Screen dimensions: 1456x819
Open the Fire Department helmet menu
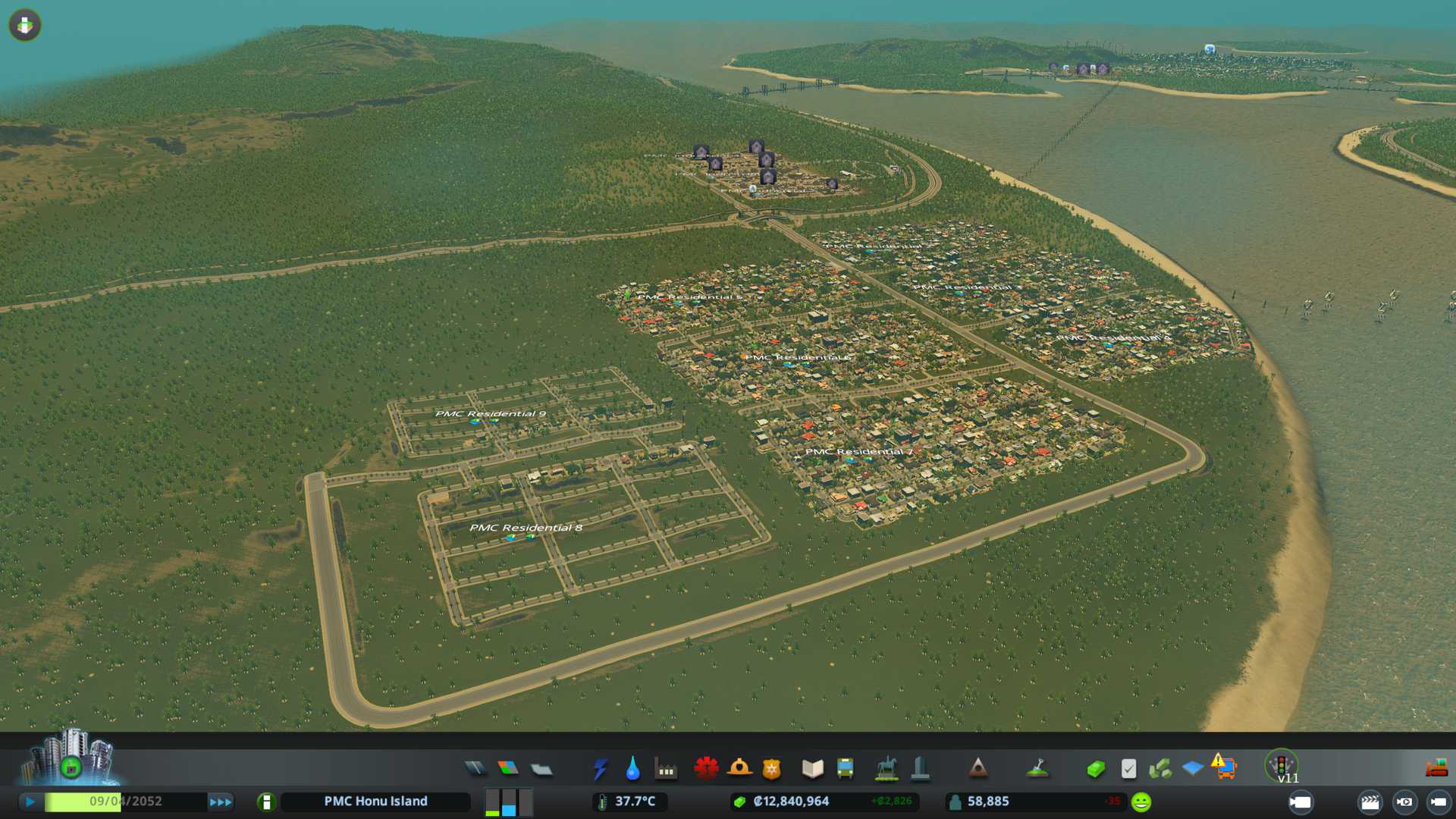coord(739,769)
